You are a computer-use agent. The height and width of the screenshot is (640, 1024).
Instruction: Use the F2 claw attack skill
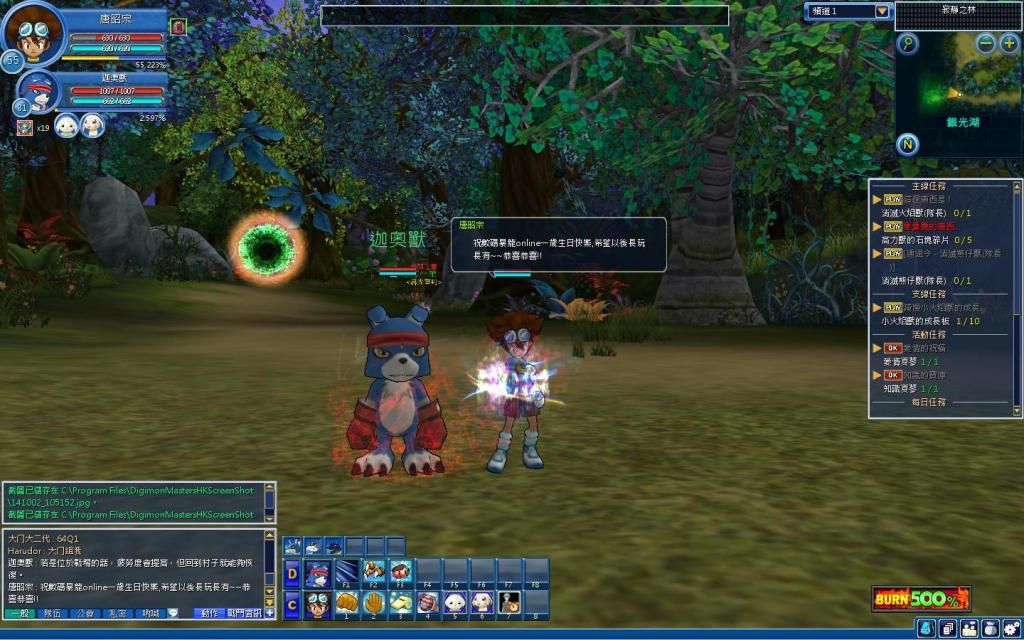pyautogui.click(x=374, y=572)
